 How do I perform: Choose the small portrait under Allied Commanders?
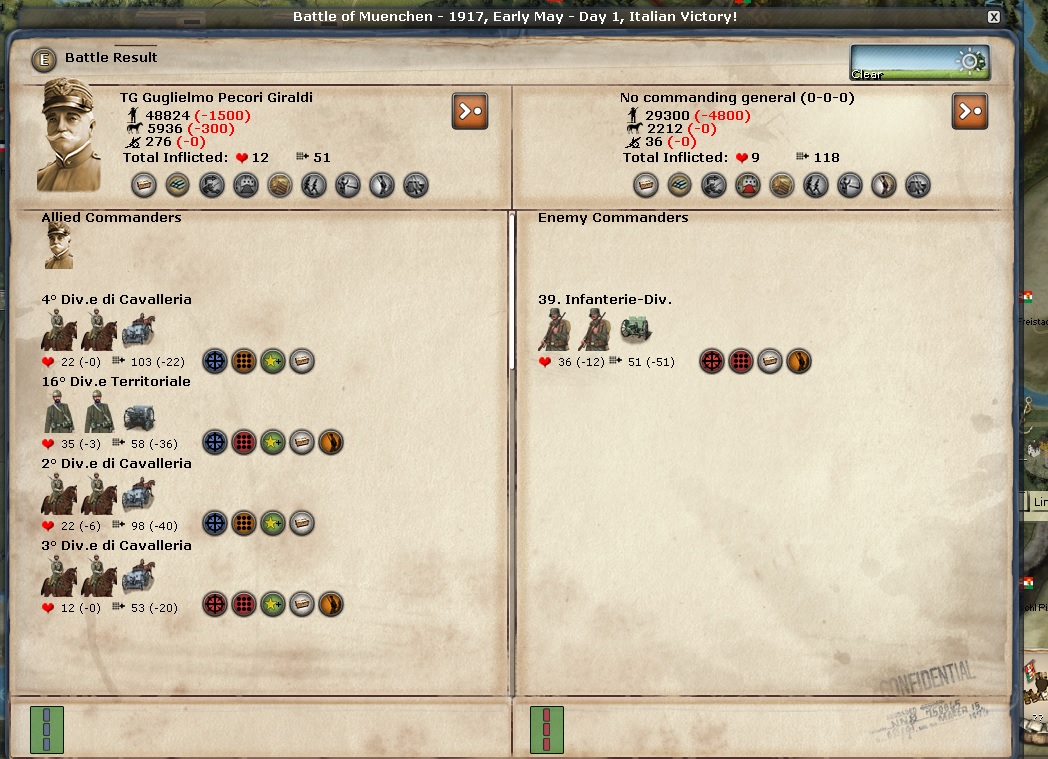click(59, 246)
